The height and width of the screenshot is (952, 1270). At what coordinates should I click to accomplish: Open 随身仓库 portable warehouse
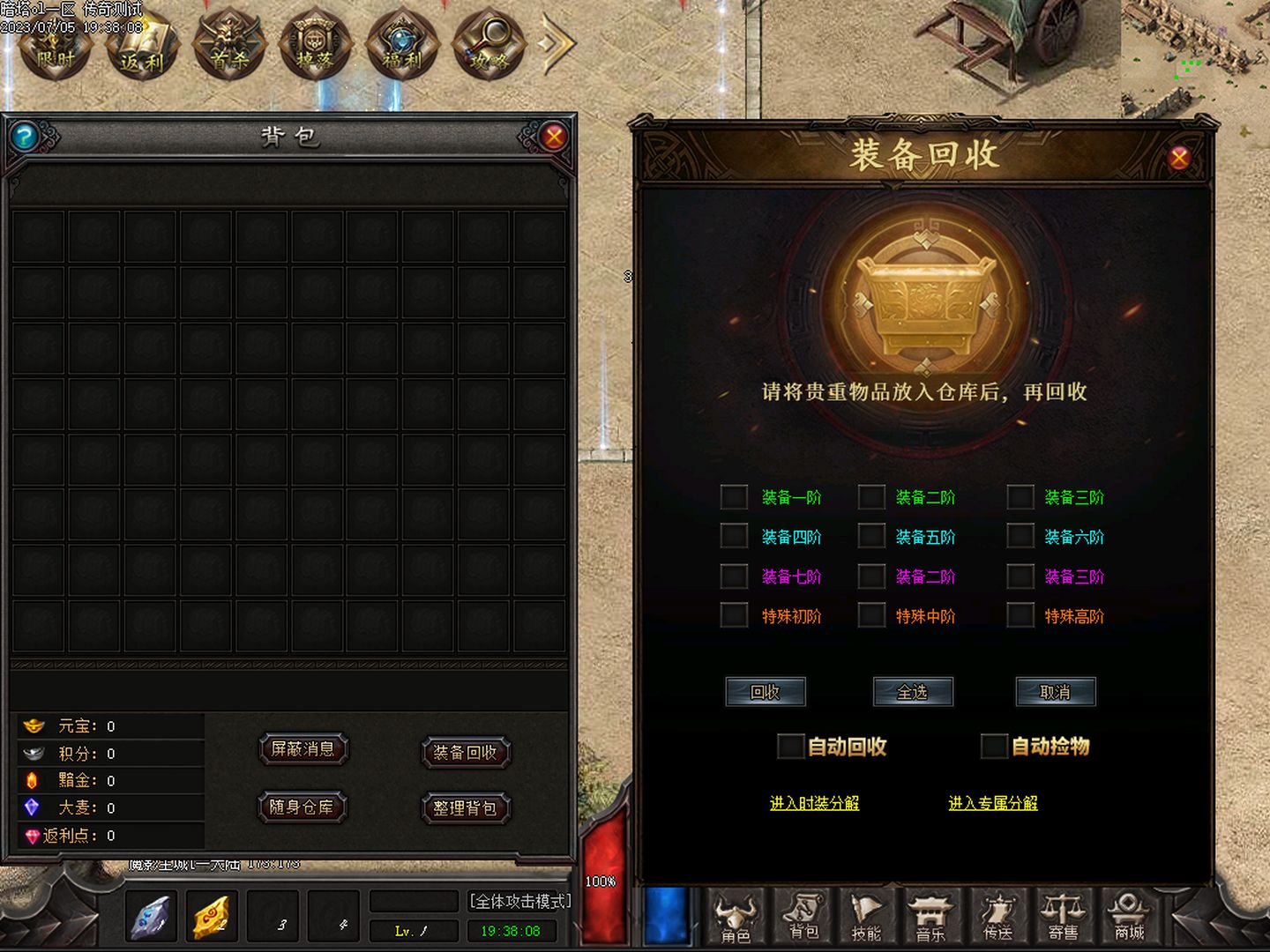pos(302,807)
